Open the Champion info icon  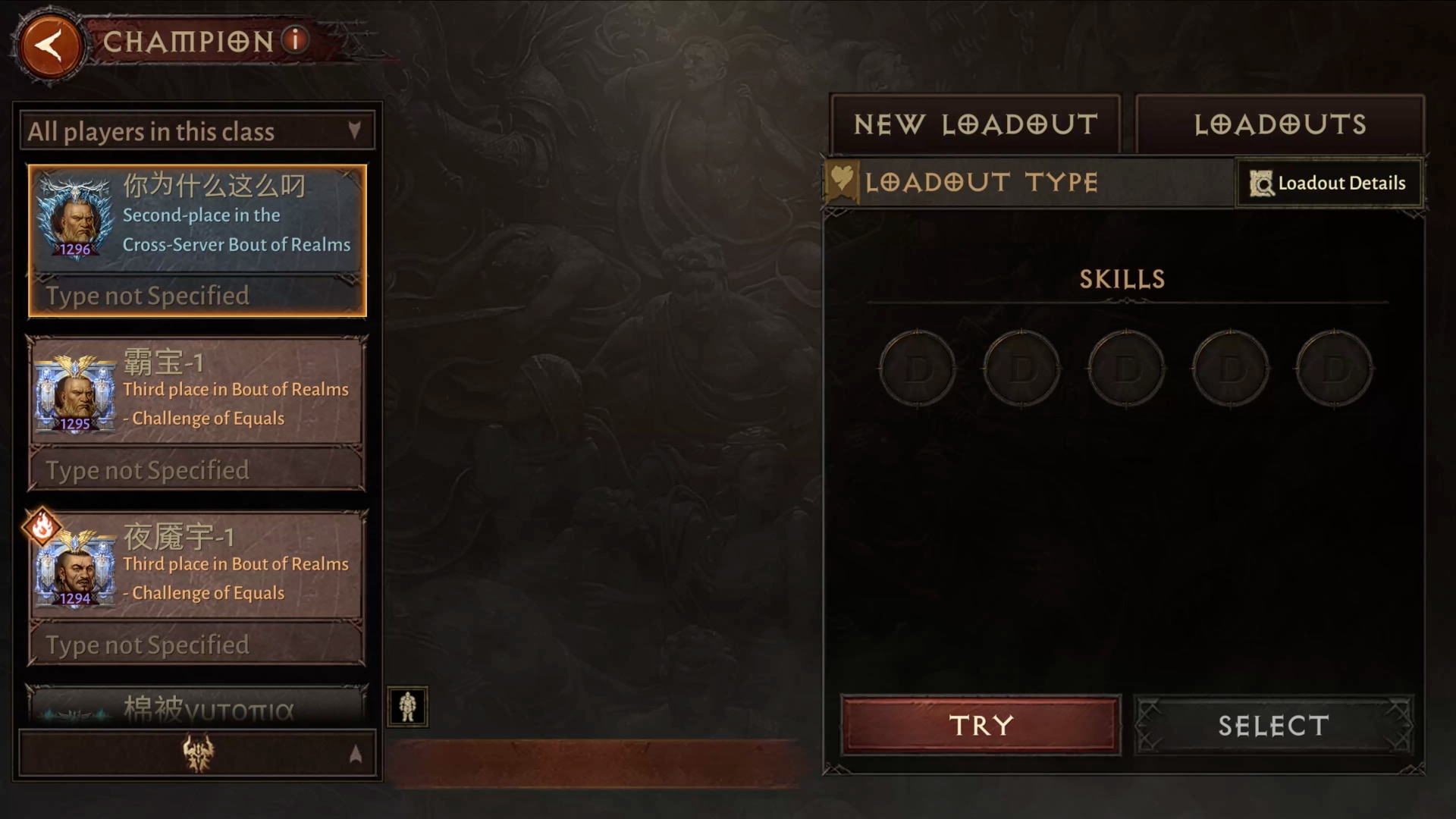point(296,39)
